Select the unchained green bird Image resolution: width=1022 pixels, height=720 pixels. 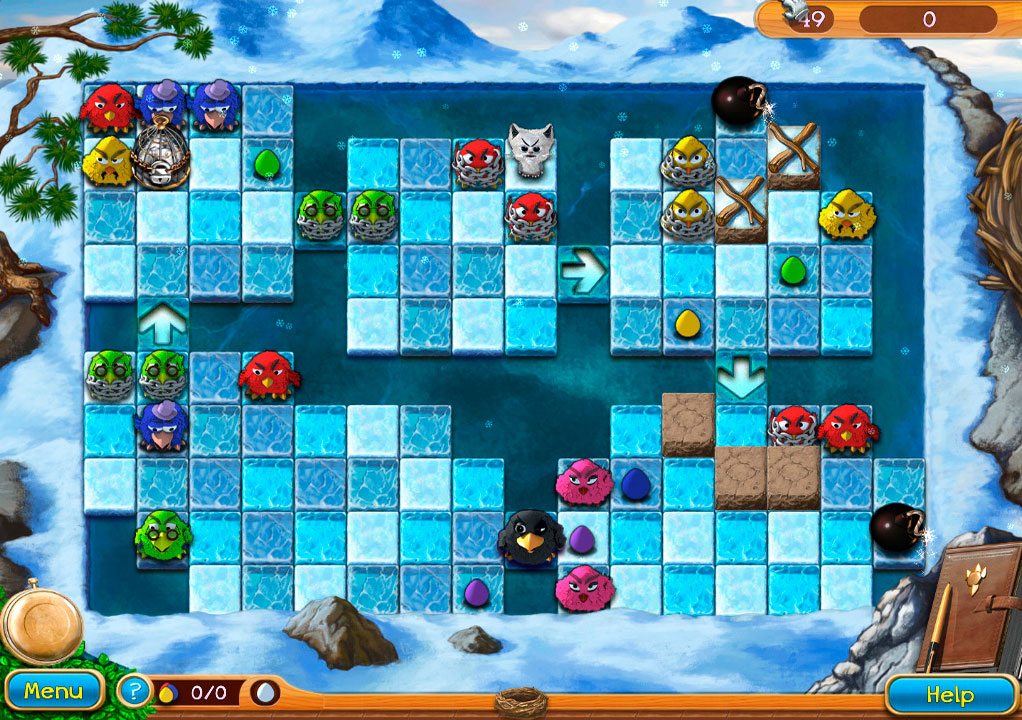click(160, 534)
